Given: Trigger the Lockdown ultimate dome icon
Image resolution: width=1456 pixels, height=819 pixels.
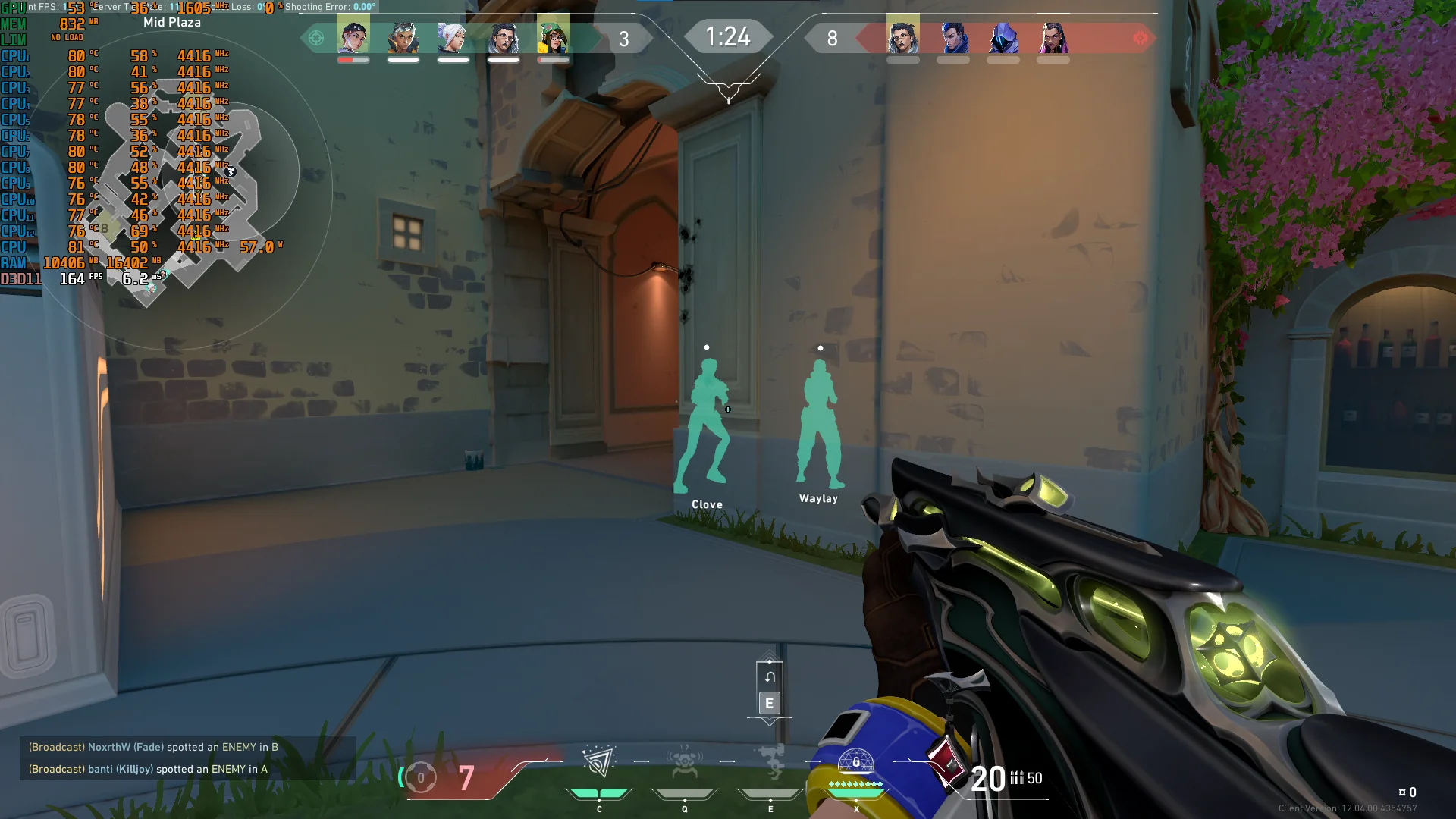Looking at the screenshot, I should pos(856,762).
